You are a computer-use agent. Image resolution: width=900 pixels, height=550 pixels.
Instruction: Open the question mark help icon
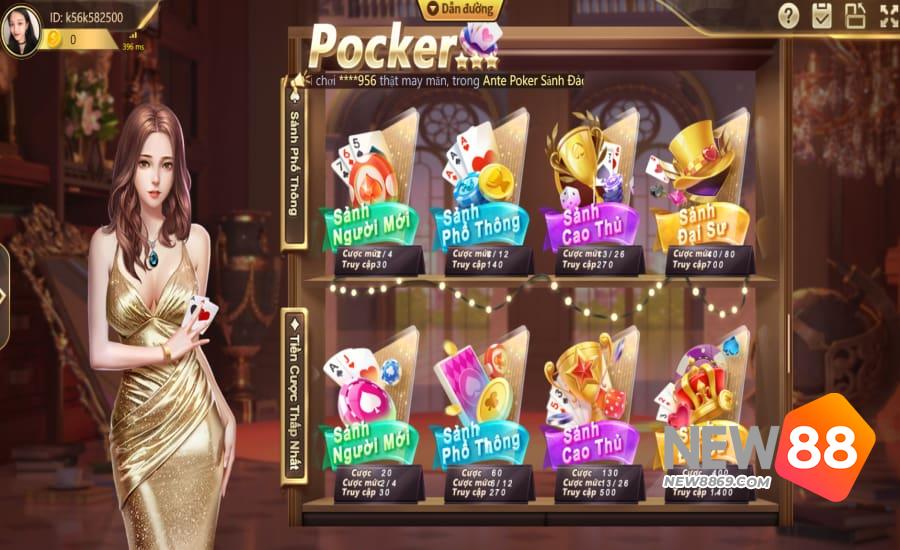tap(789, 16)
